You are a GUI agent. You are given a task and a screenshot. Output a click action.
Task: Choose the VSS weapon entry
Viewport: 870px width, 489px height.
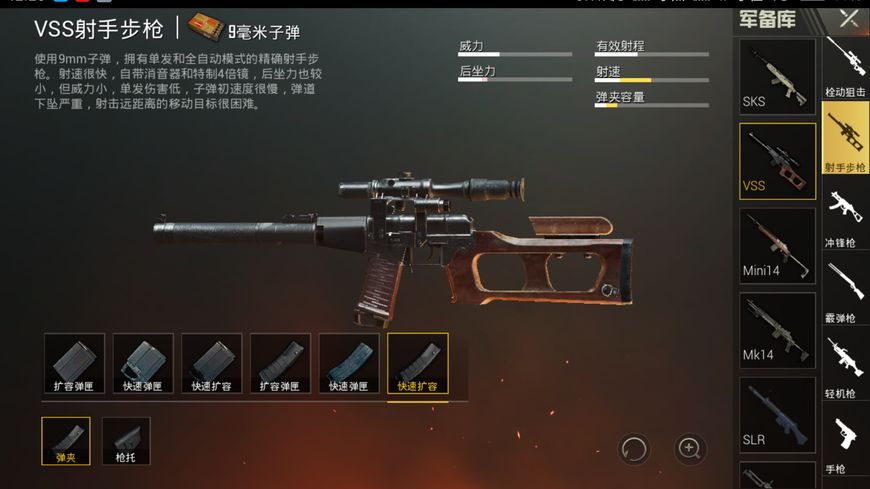[x=777, y=161]
